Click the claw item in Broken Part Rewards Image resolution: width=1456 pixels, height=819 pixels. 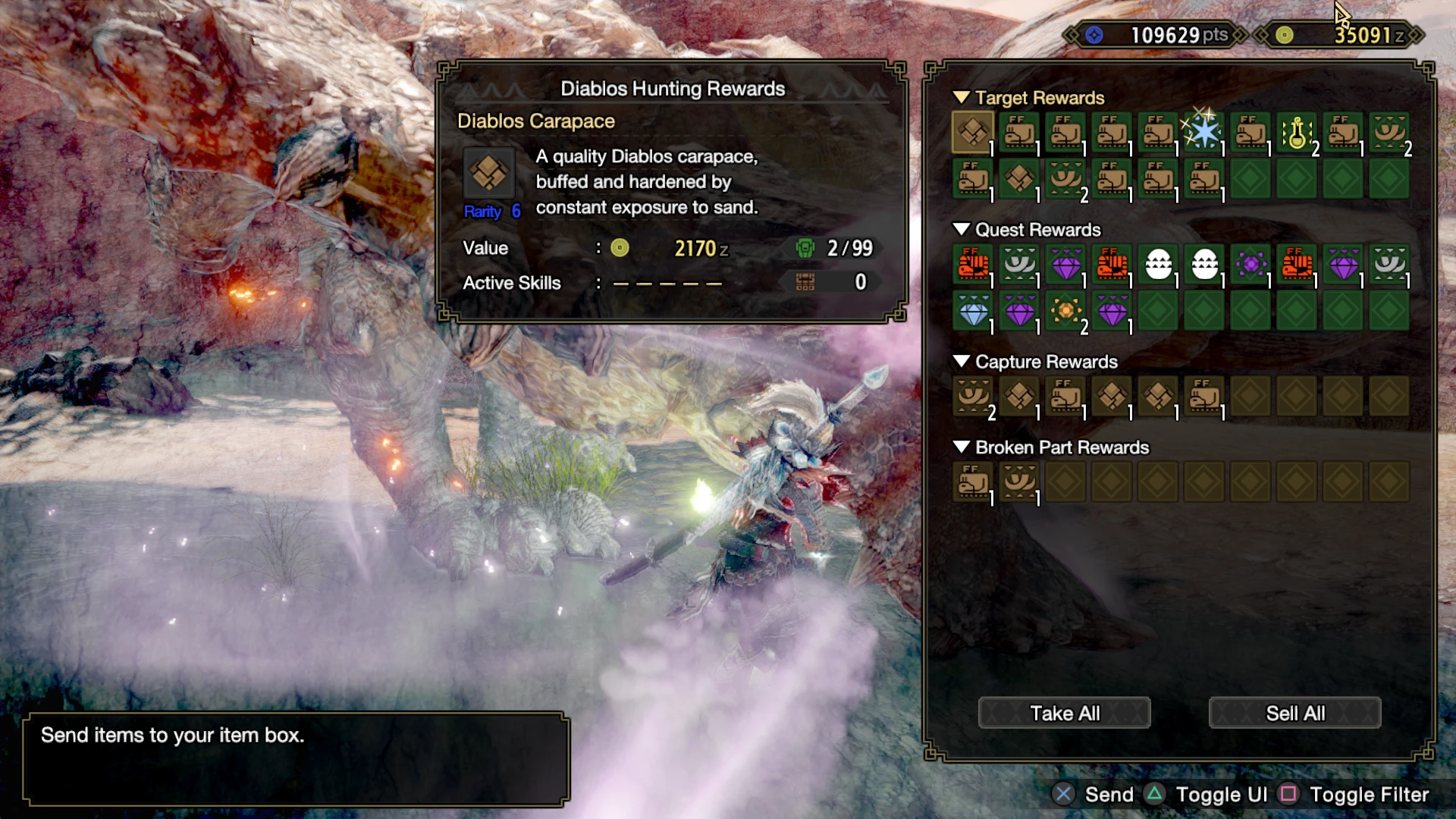(x=1019, y=482)
